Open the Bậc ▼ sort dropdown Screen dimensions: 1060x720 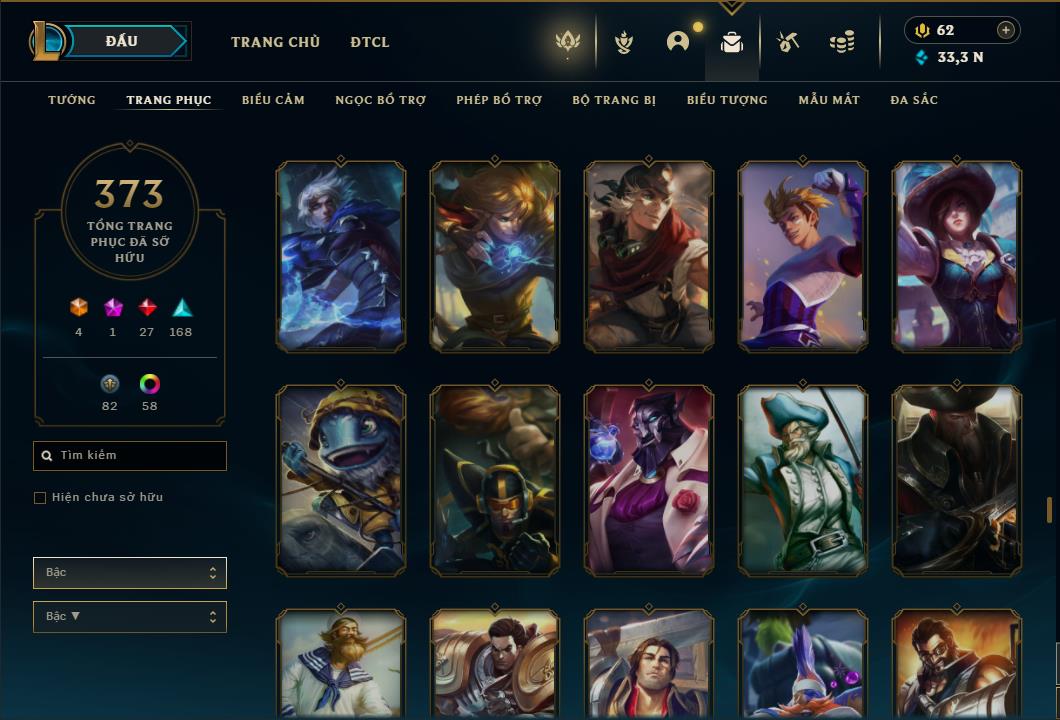click(130, 617)
